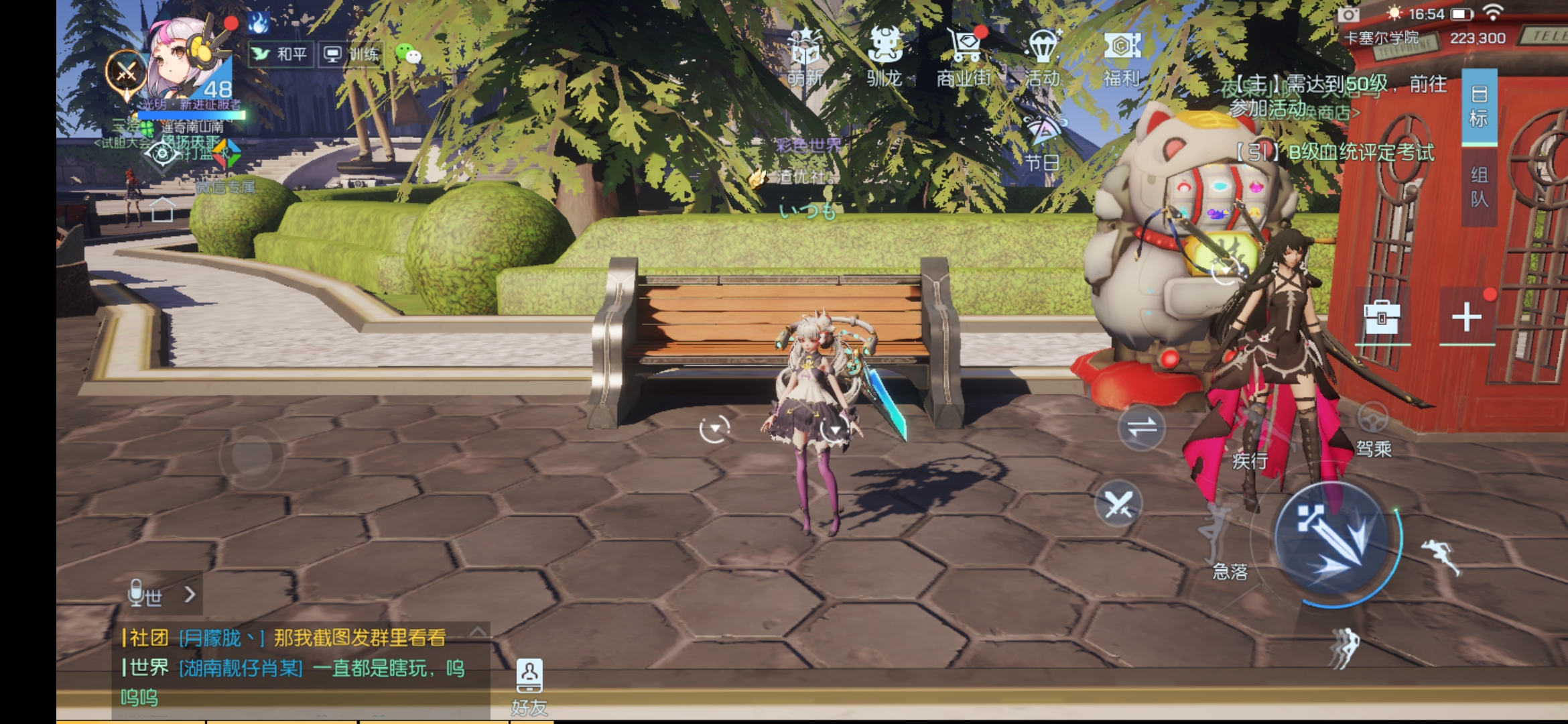
Task: Open the backpack briefcase icon
Action: coord(1382,317)
